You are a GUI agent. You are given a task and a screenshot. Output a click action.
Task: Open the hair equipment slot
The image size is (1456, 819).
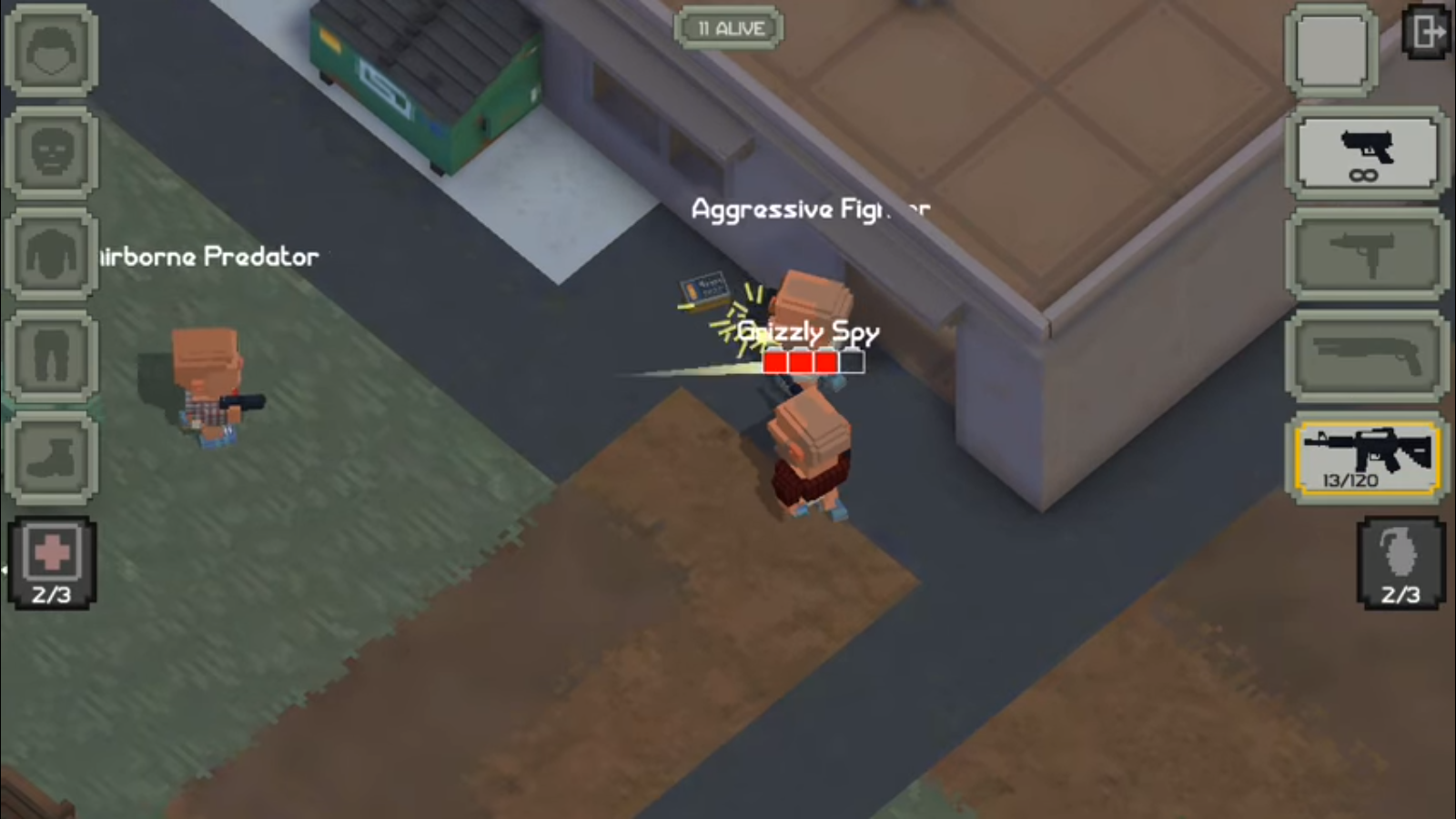(51, 51)
